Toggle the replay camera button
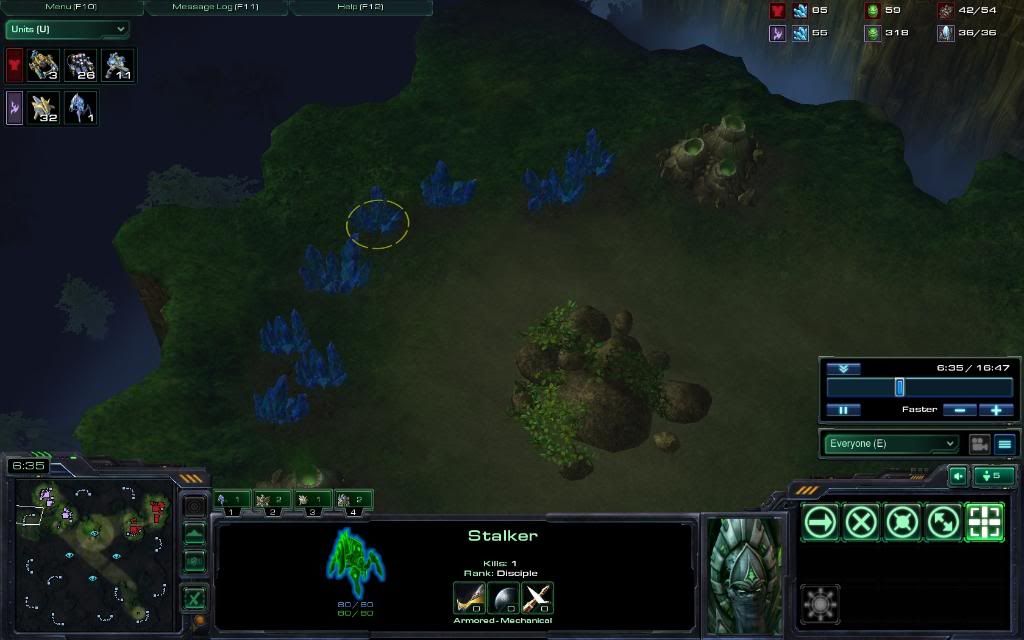The image size is (1024, 640). coord(979,443)
